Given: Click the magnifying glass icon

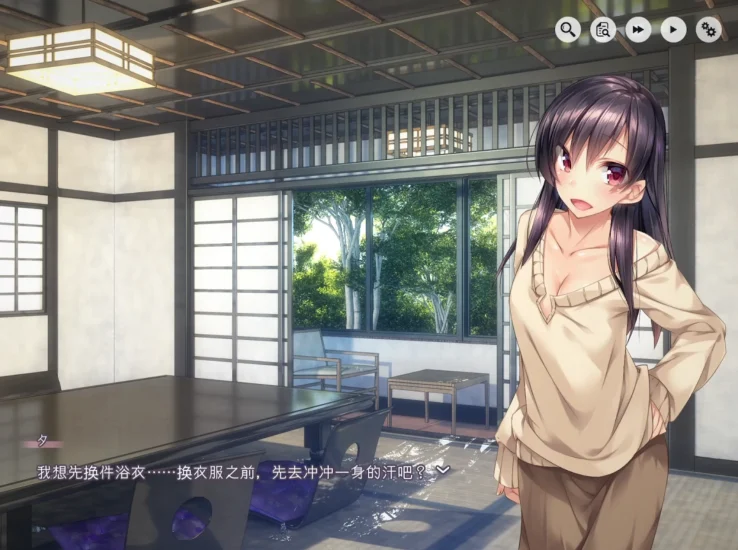Looking at the screenshot, I should (x=568, y=30).
